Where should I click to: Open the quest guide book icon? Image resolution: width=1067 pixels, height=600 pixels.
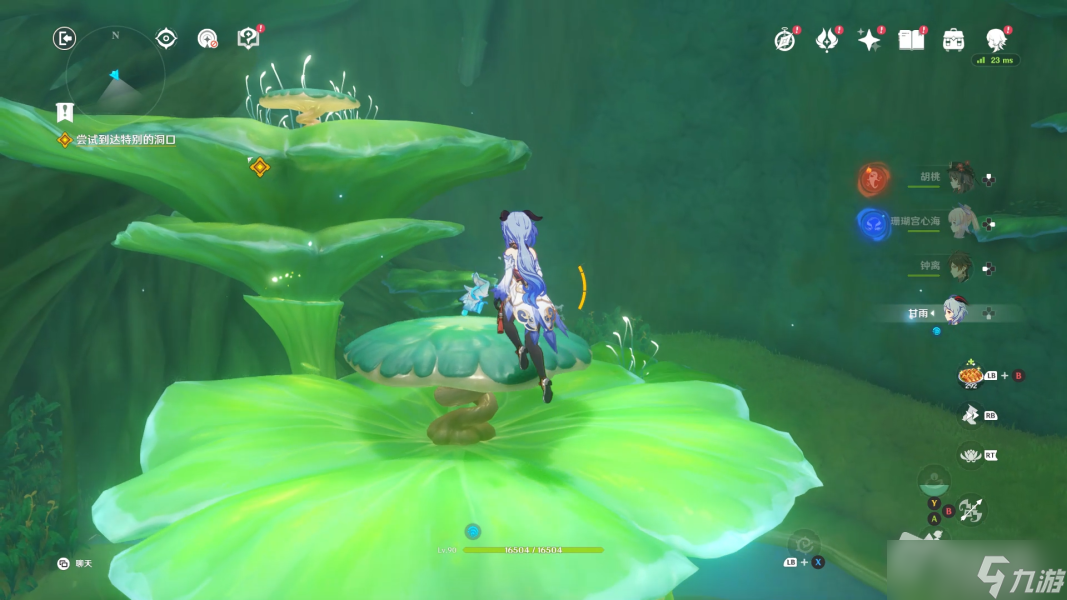pyautogui.click(x=248, y=38)
